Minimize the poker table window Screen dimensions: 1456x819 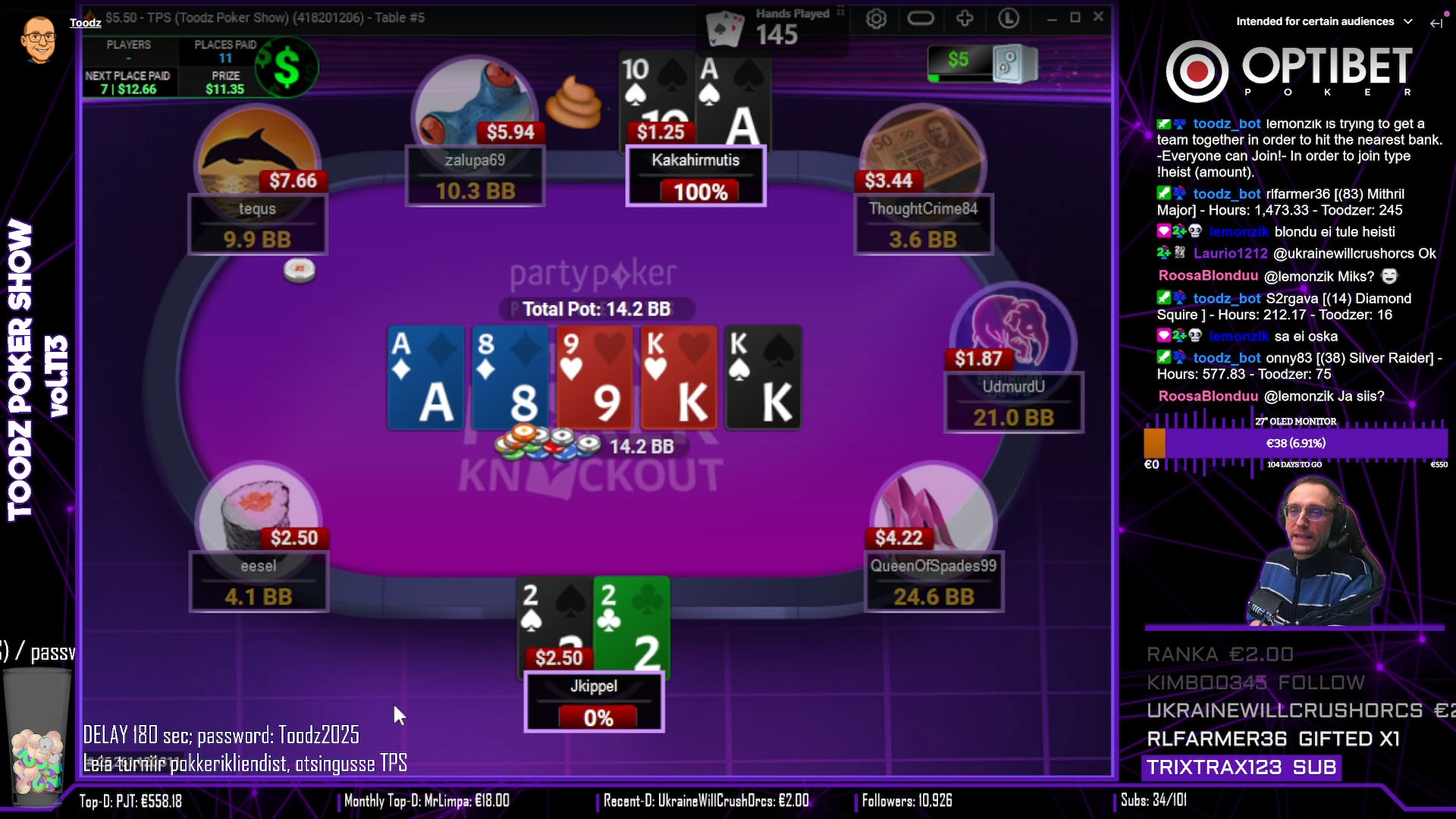coord(1051,18)
